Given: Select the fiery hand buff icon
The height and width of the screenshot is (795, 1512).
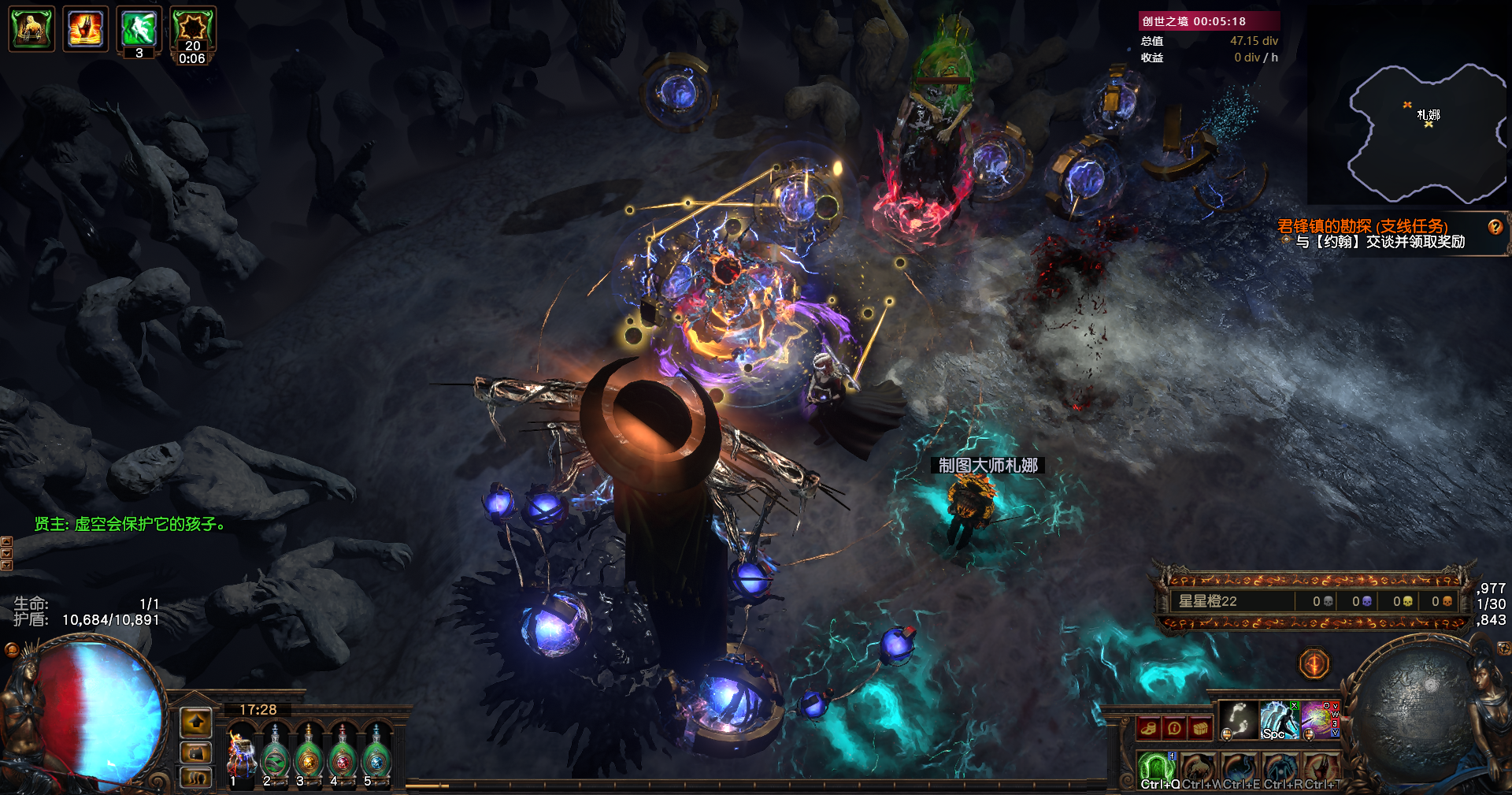Looking at the screenshot, I should pos(86,29).
